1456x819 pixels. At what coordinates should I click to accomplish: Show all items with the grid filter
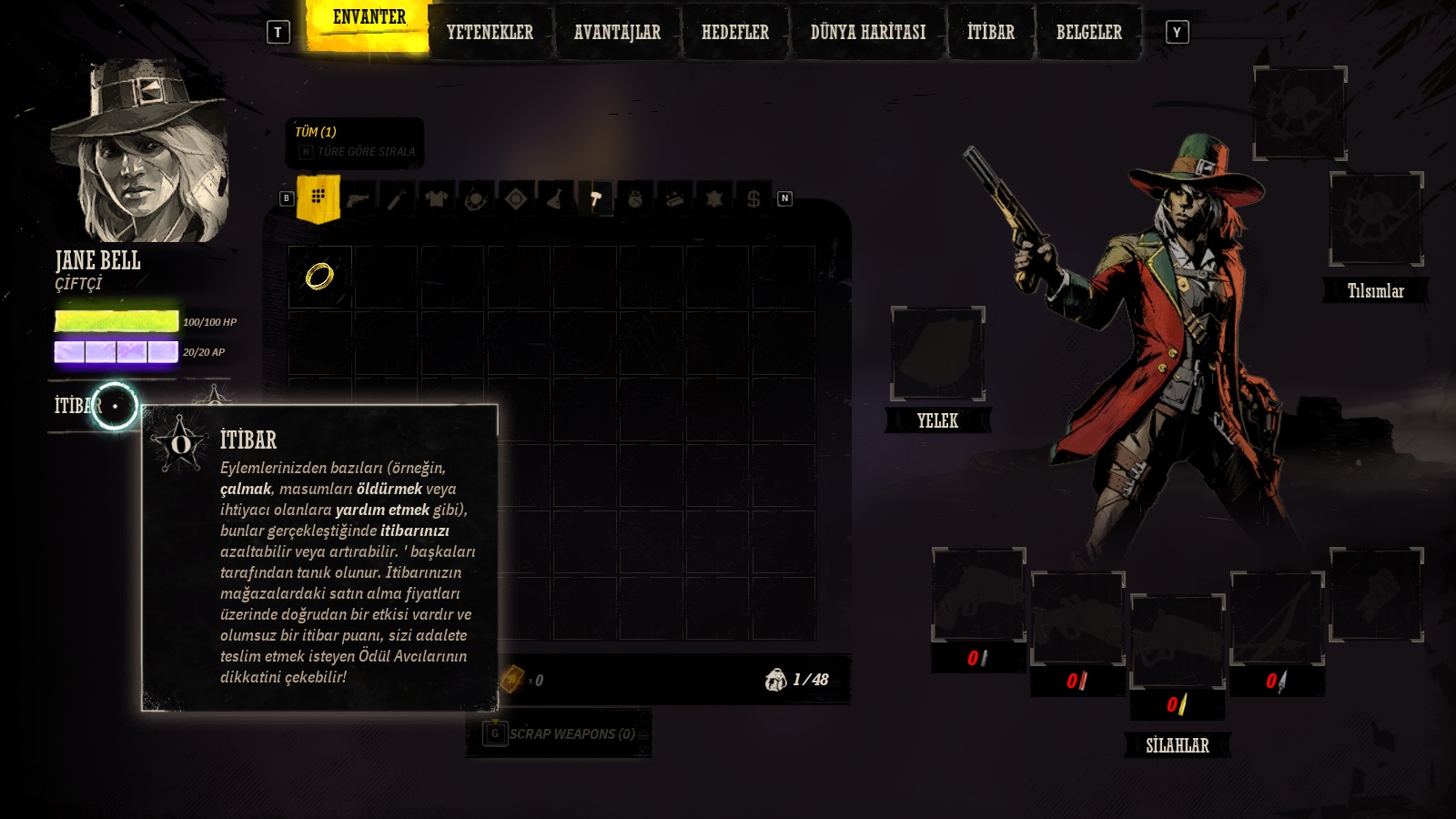(x=318, y=197)
